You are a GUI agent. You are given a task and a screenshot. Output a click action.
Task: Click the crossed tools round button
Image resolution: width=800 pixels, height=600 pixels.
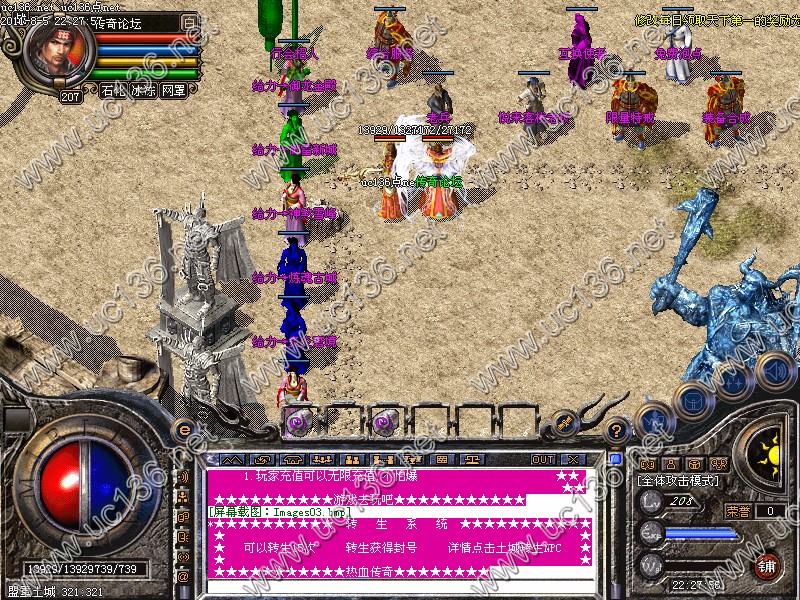coord(652,420)
